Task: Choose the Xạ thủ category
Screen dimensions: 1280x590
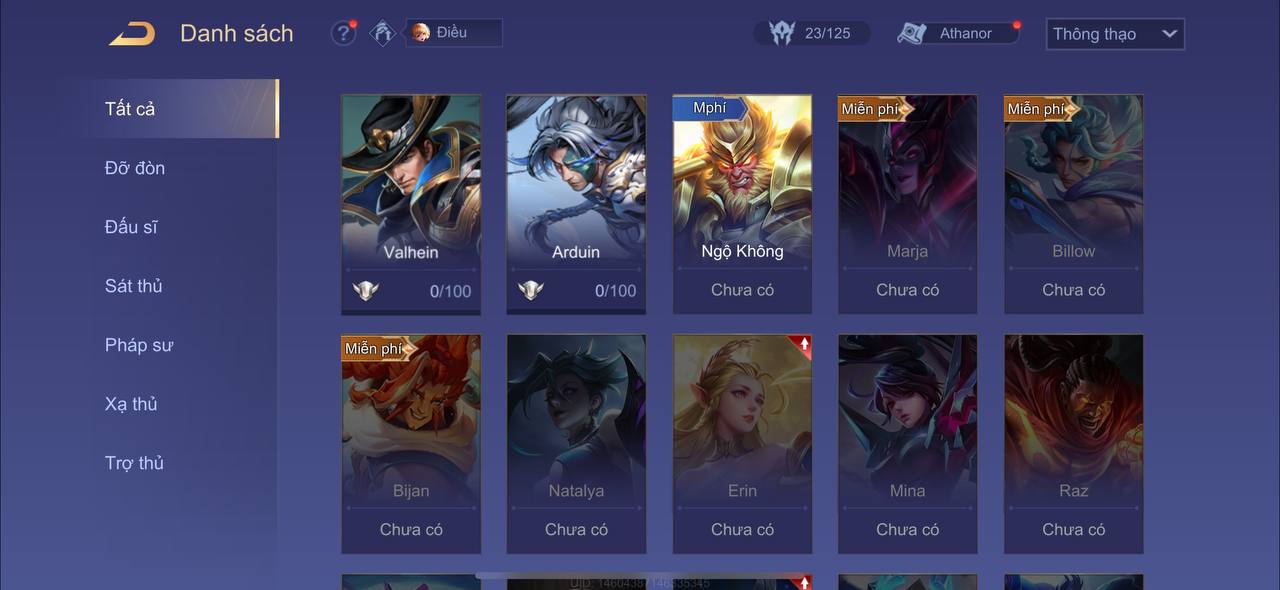Action: point(131,404)
